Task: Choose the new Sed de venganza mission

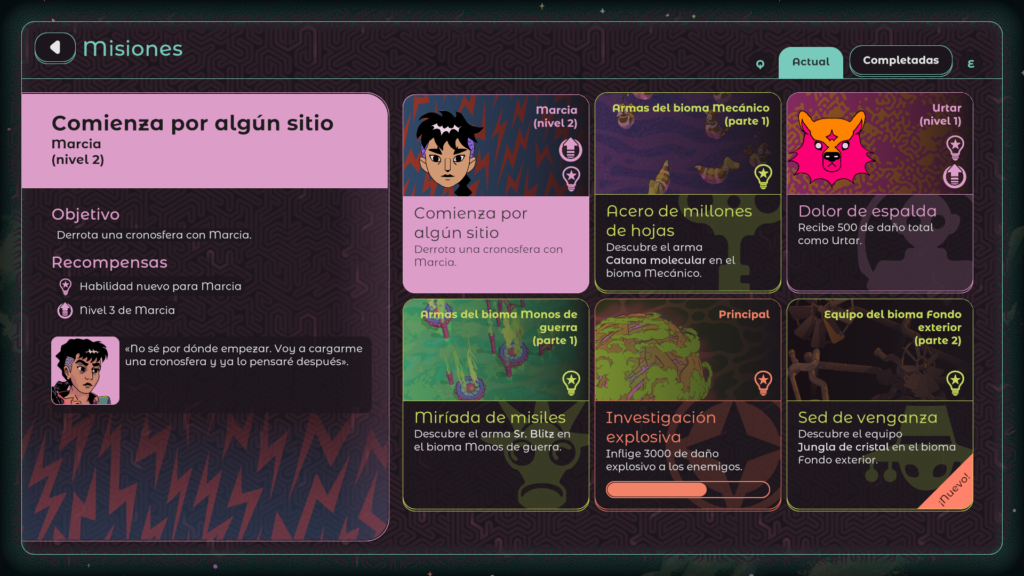Action: pyautogui.click(x=879, y=404)
